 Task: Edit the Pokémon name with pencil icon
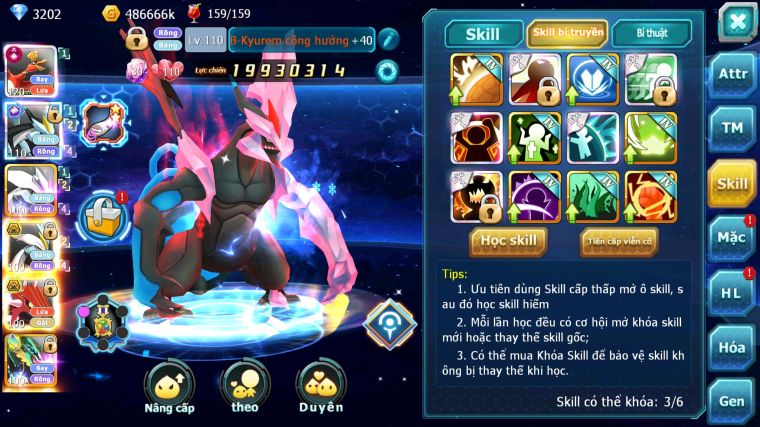click(388, 40)
